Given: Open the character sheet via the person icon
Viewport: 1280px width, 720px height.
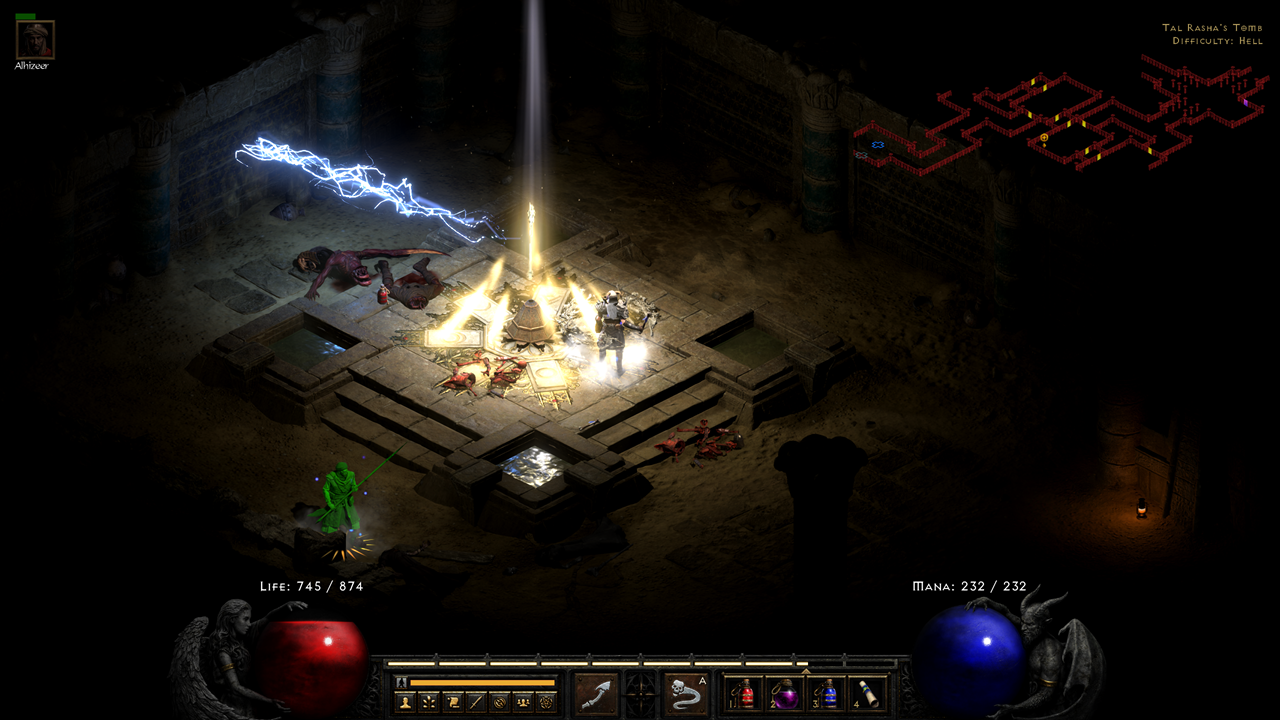Looking at the screenshot, I should [405, 702].
